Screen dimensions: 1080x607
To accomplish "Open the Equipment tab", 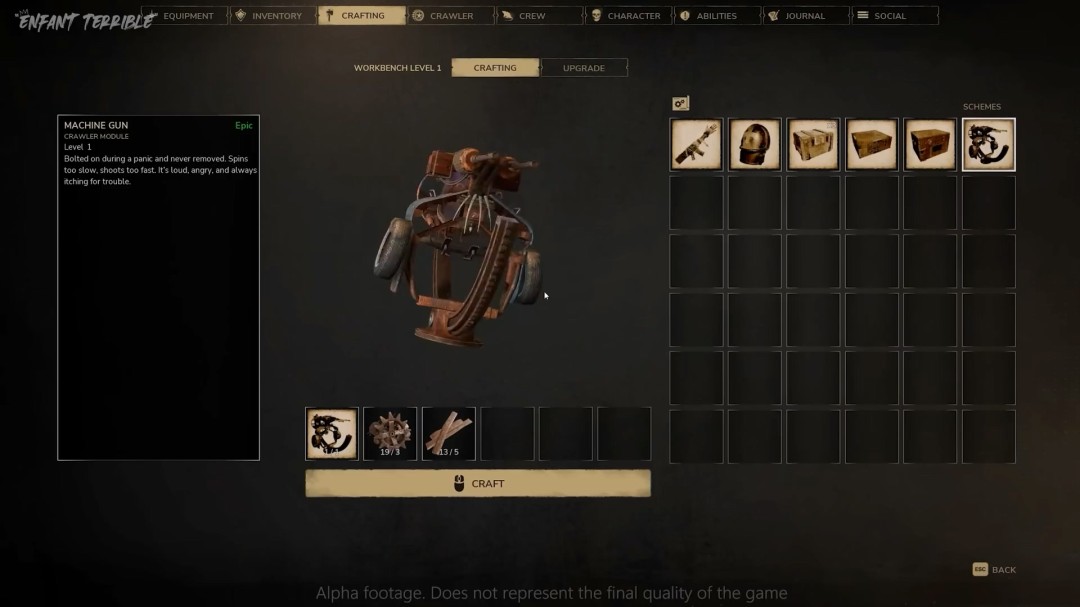I will click(x=185, y=16).
